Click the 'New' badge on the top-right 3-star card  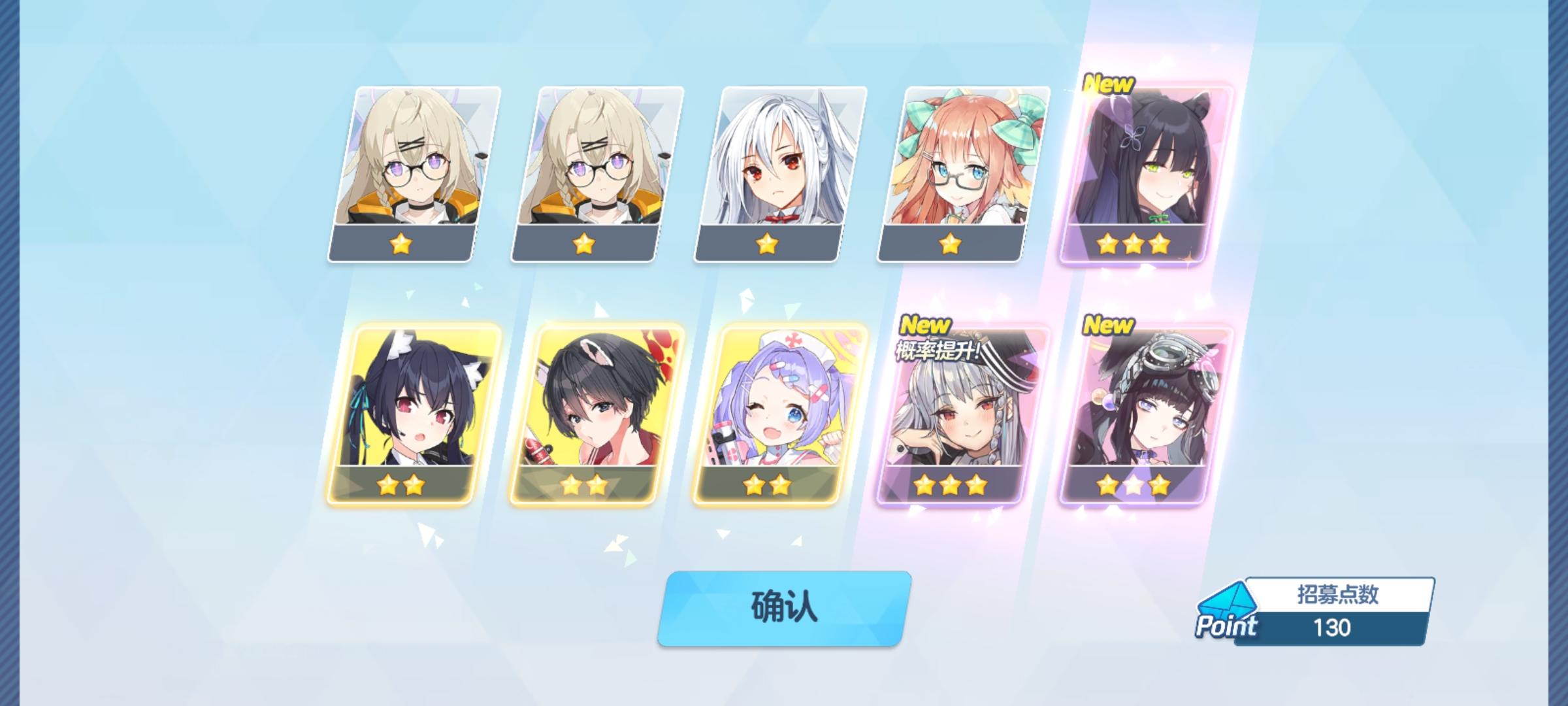[x=1110, y=84]
